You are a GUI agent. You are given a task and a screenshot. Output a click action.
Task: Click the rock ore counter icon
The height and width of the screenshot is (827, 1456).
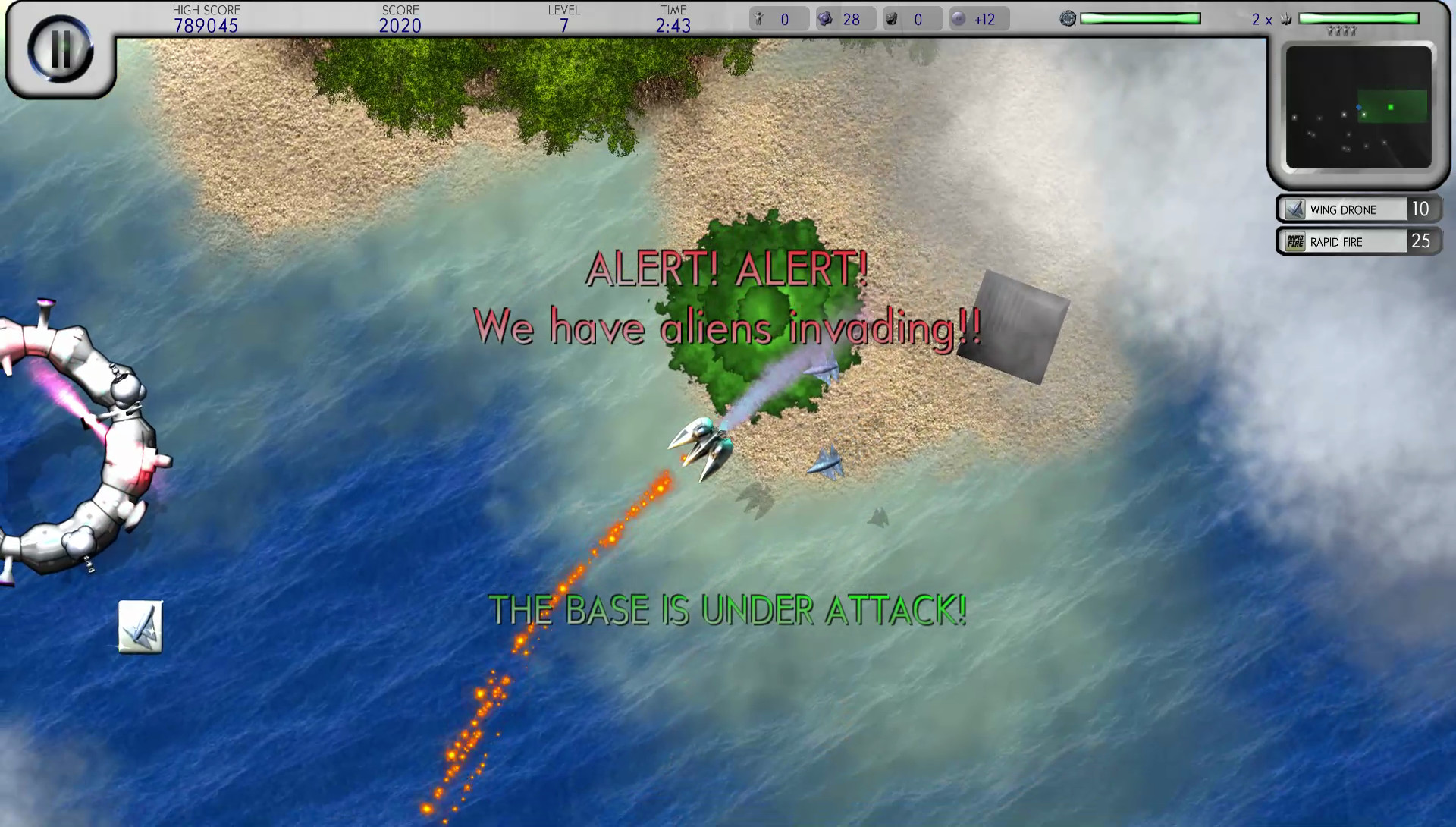coord(891,19)
